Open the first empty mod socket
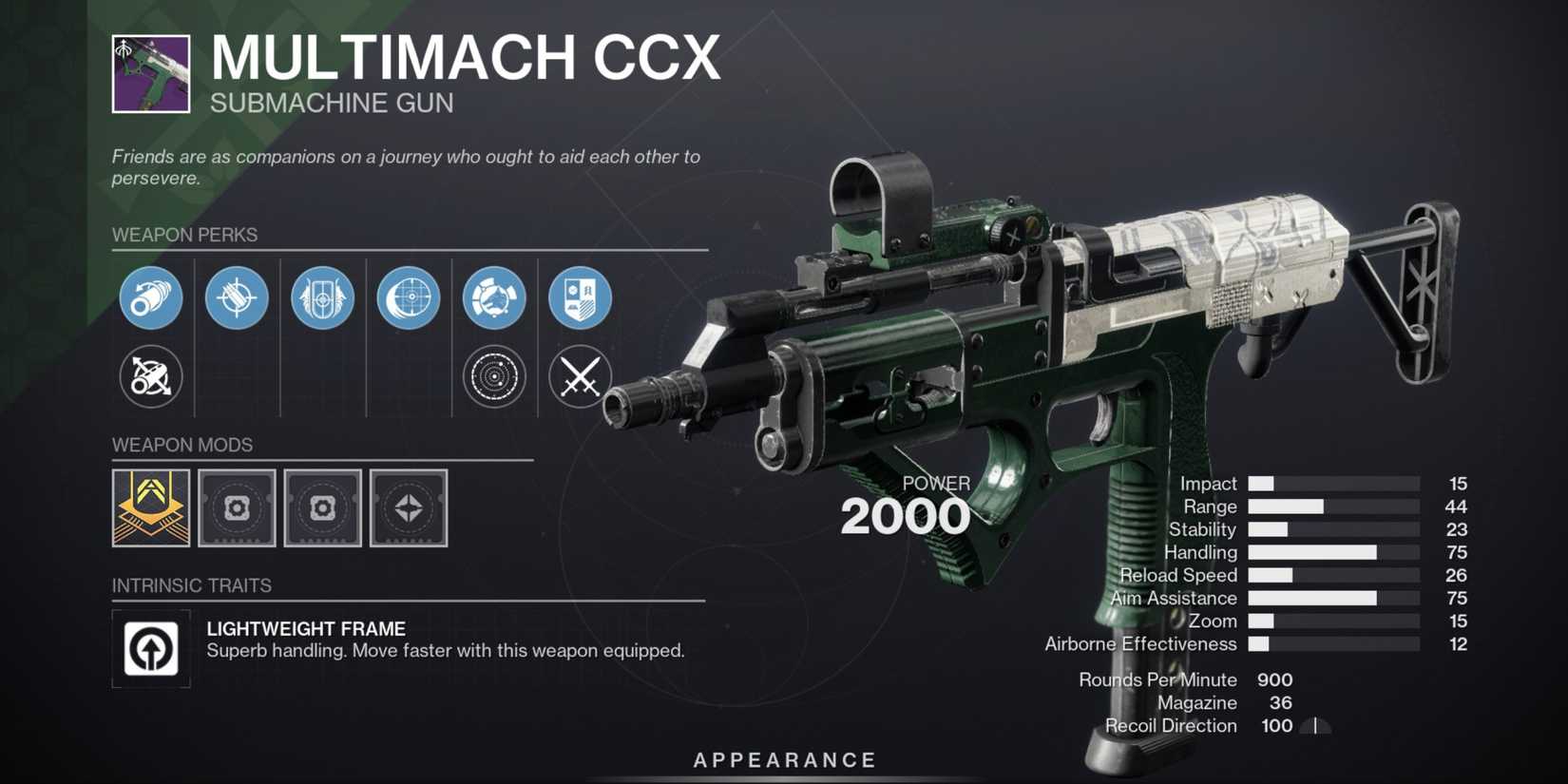 [237, 508]
